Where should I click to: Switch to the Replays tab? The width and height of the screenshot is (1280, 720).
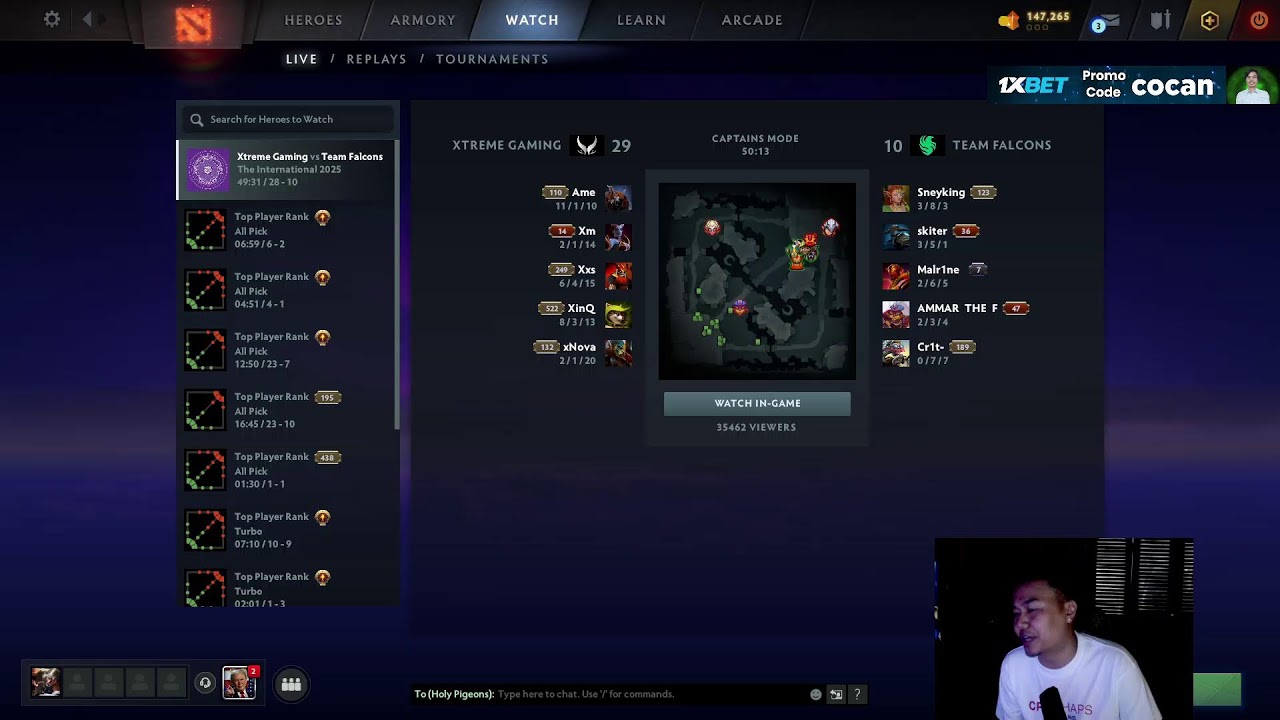coord(376,59)
